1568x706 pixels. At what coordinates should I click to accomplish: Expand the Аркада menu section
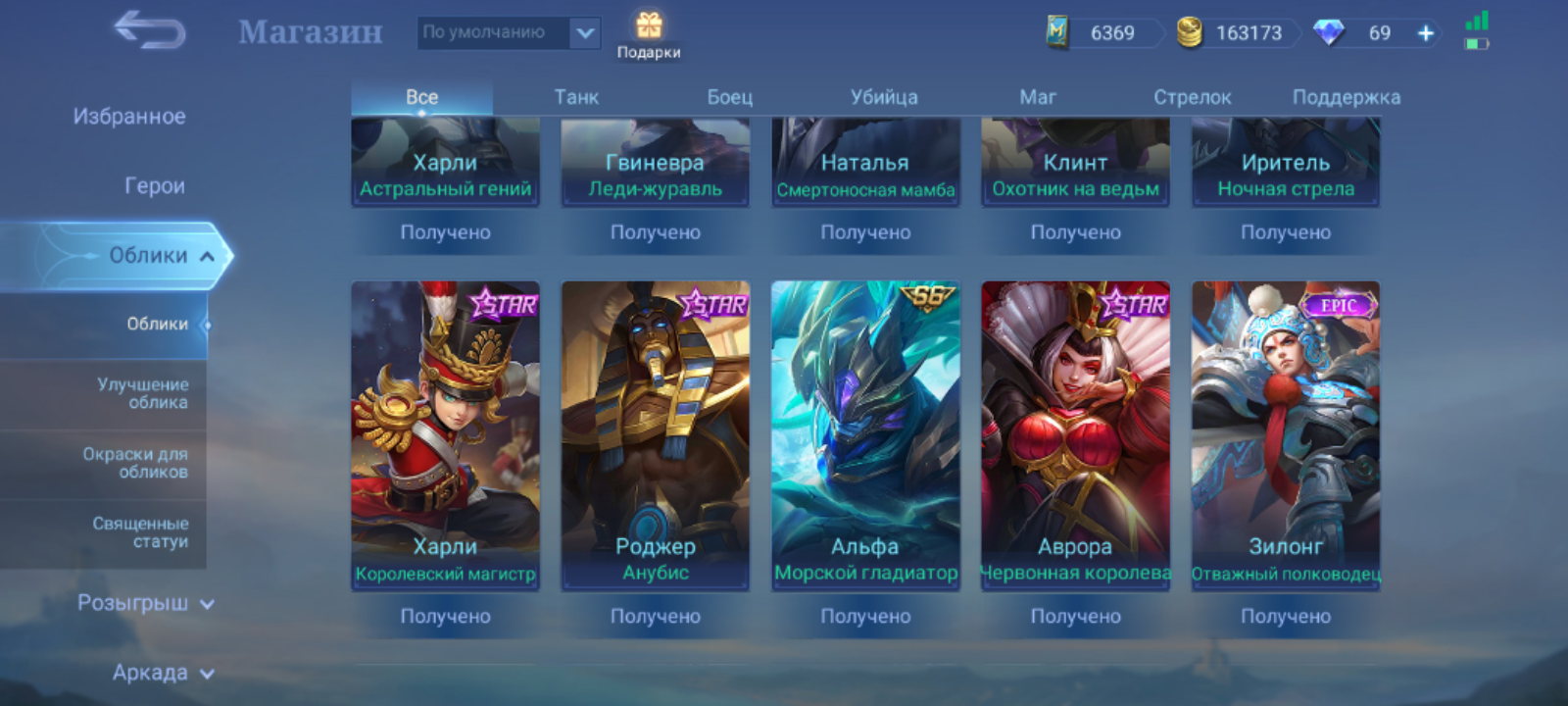point(161,673)
